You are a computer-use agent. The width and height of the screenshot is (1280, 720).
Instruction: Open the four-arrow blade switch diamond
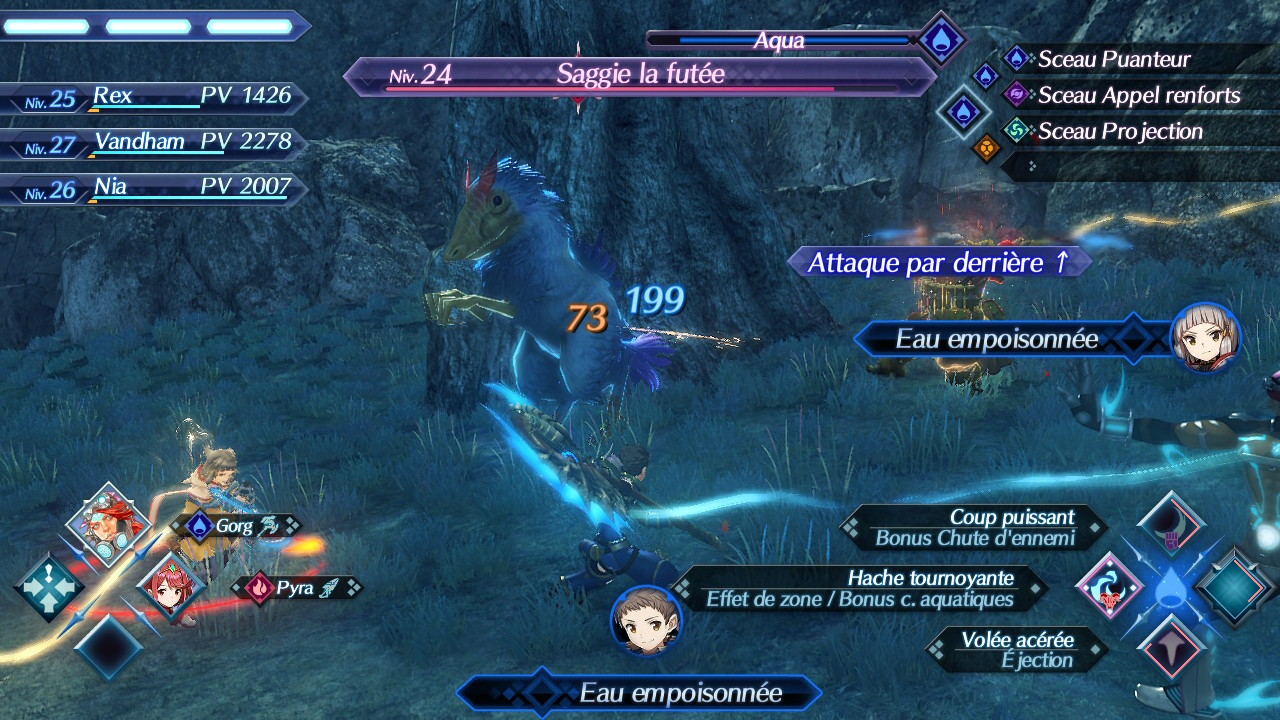coord(48,588)
